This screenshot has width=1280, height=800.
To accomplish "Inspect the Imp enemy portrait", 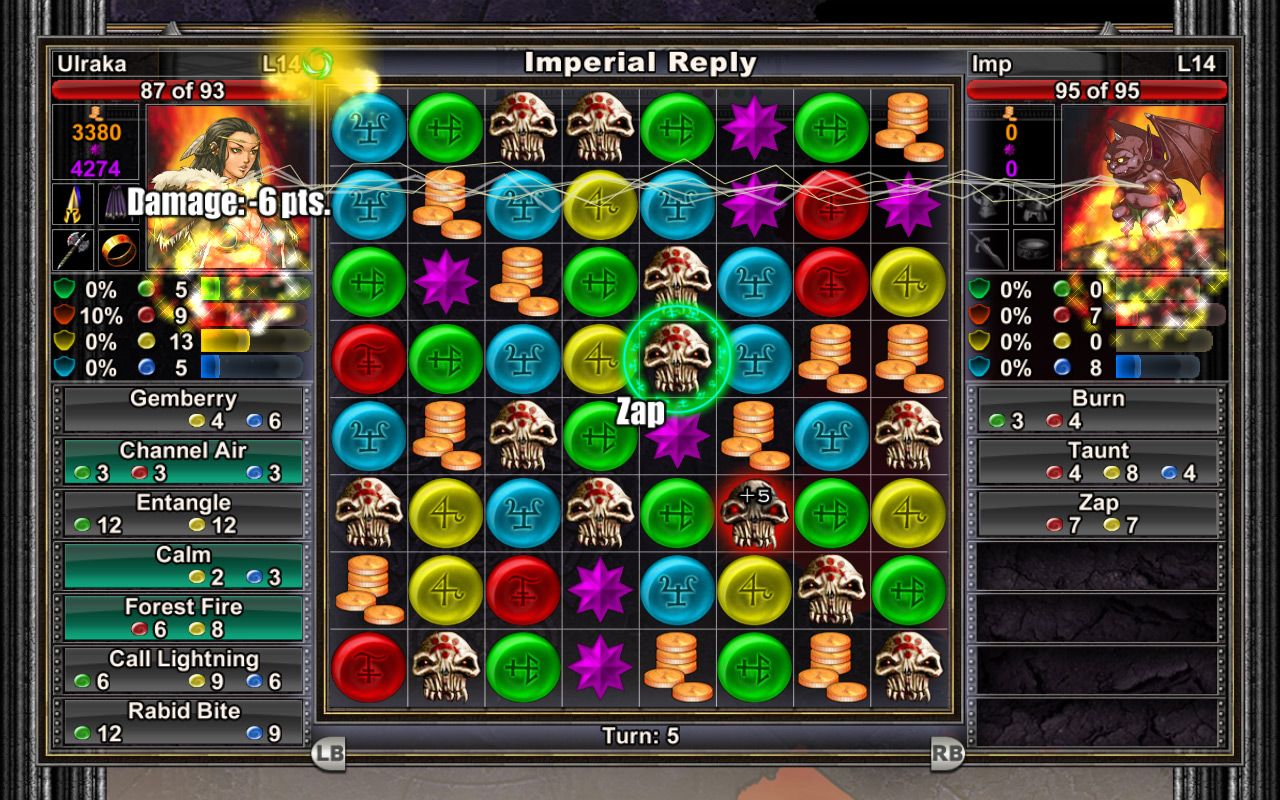I will 1143,187.
